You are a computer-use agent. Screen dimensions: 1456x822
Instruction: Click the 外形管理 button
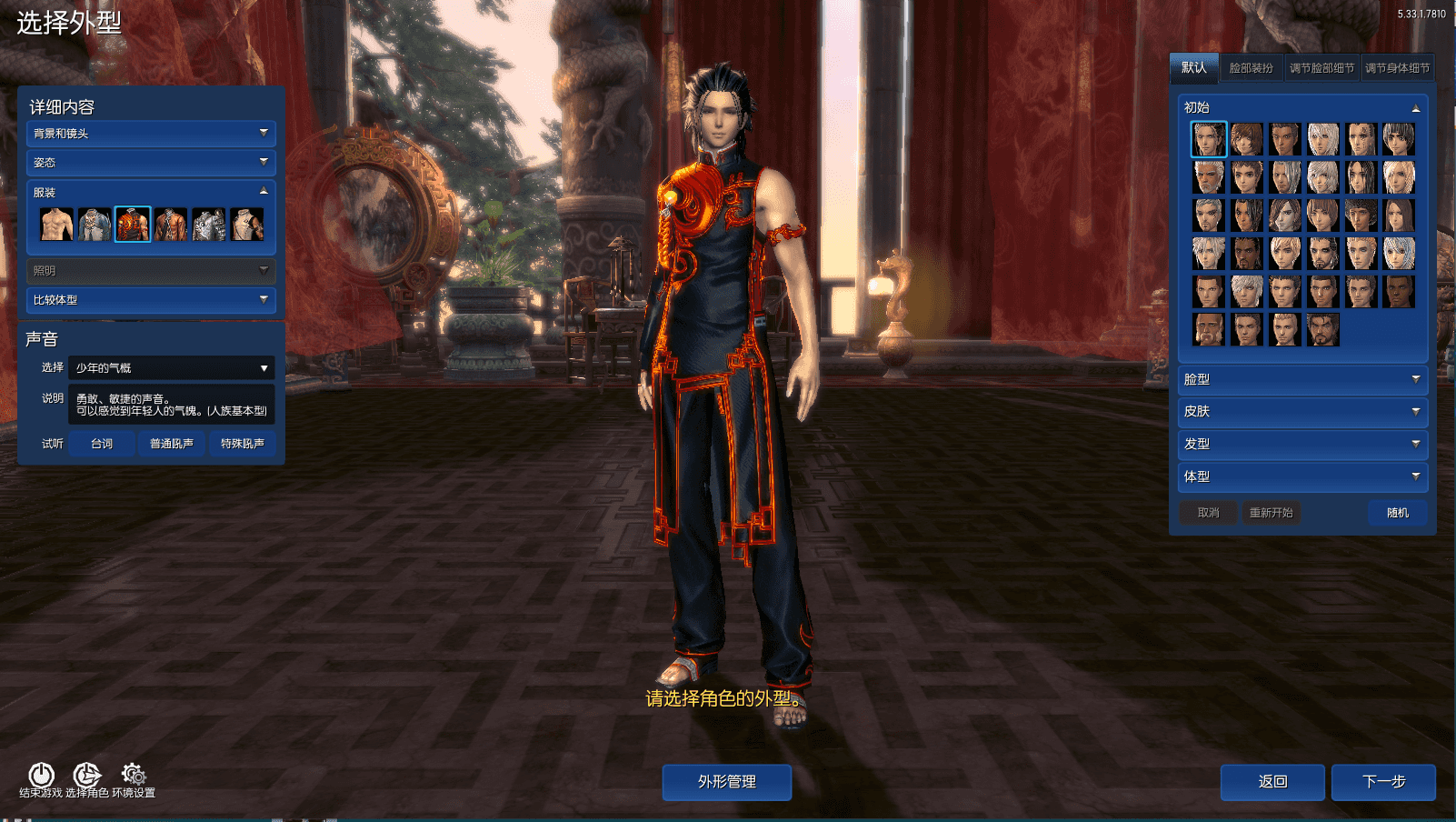click(x=726, y=781)
